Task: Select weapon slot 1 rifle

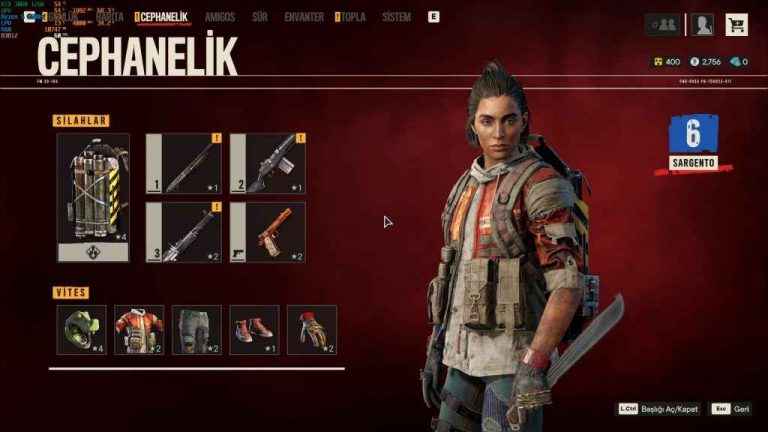Action: [x=184, y=163]
